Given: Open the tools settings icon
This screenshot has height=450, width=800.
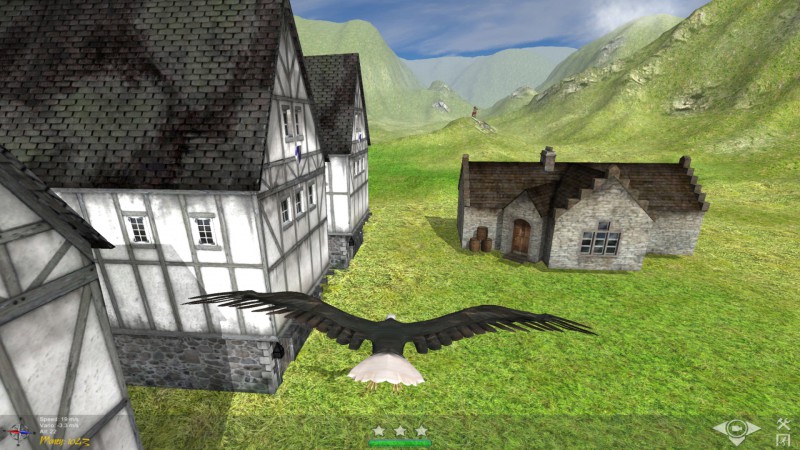Looking at the screenshot, I should tap(783, 422).
